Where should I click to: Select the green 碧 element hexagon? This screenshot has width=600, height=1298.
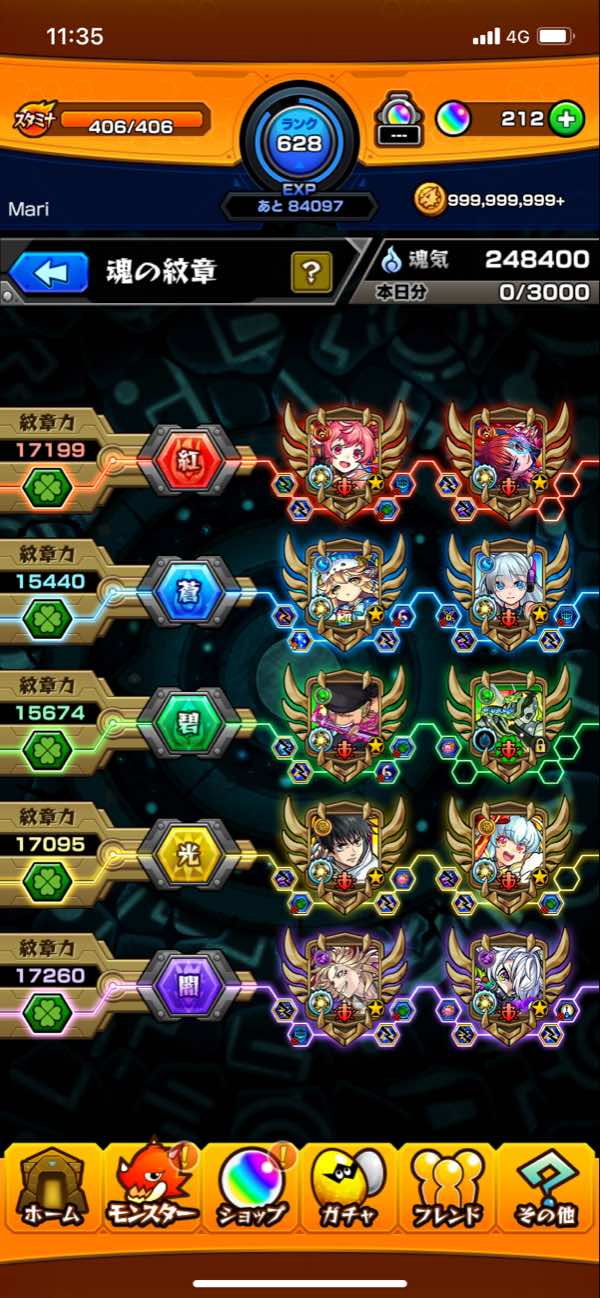(187, 724)
